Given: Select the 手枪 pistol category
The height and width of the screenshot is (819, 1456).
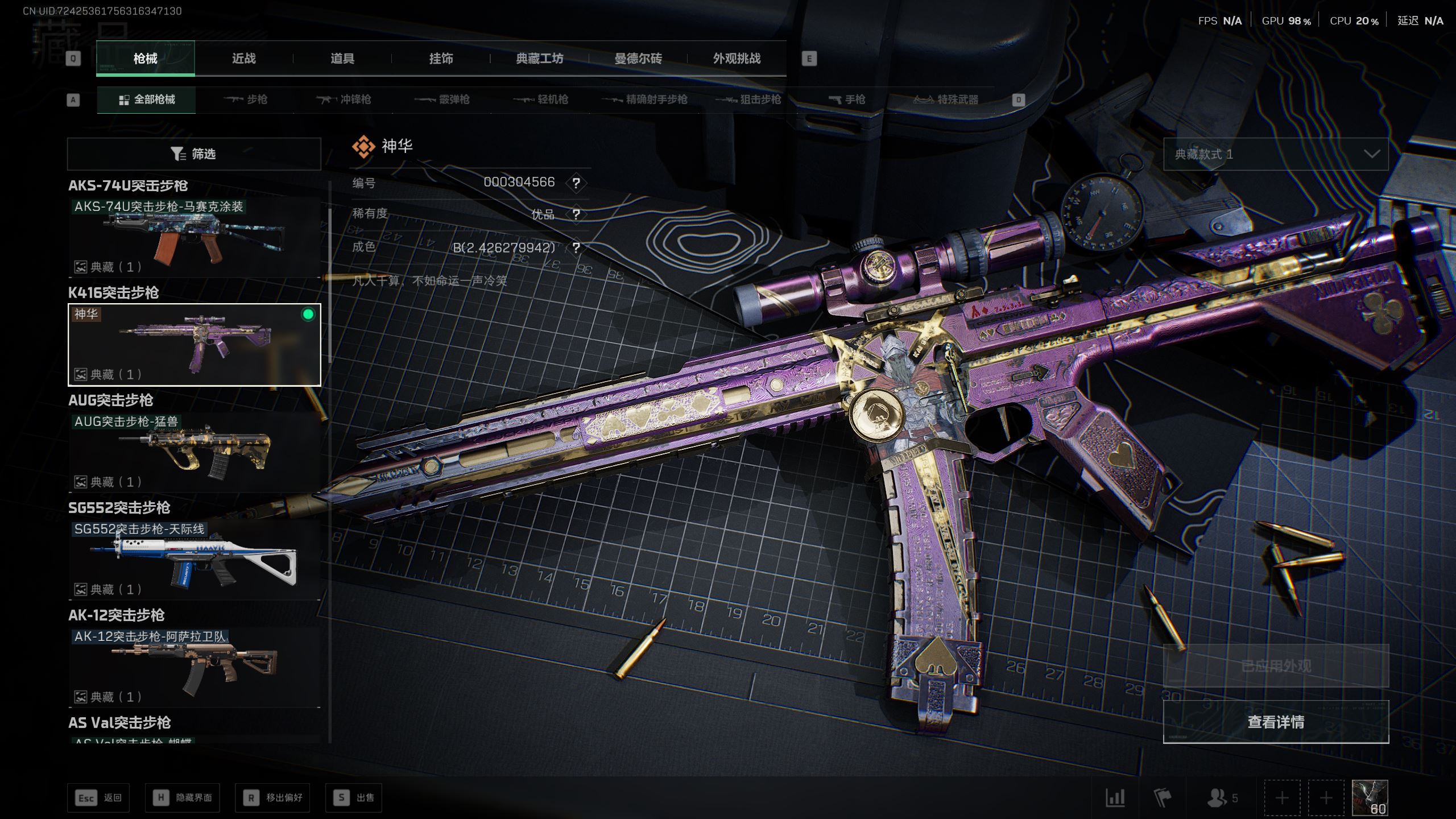Looking at the screenshot, I should pos(847,100).
